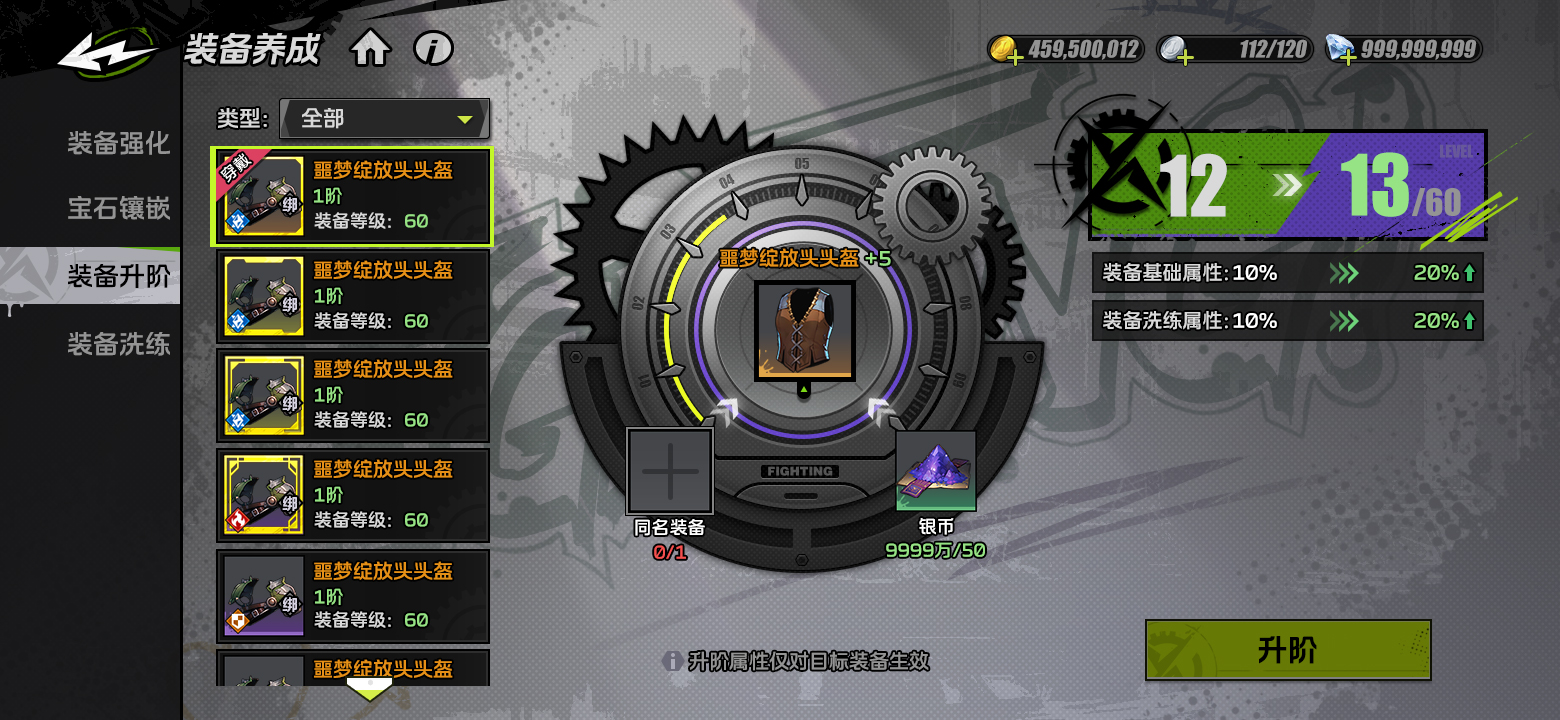The width and height of the screenshot is (1560, 720).
Task: Tap the 升阶 upgrade button
Action: click(x=1288, y=650)
